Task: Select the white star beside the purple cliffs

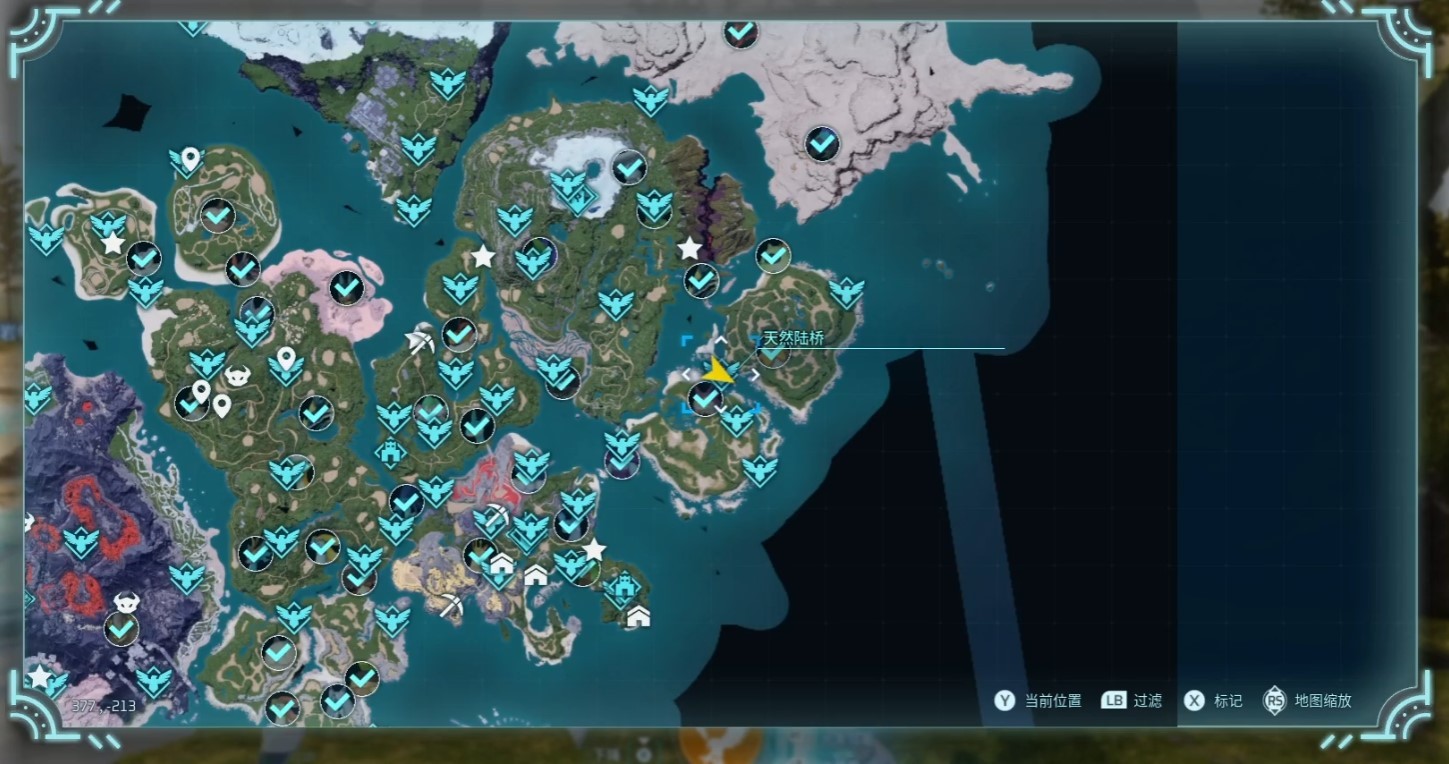Action: pyautogui.click(x=689, y=249)
